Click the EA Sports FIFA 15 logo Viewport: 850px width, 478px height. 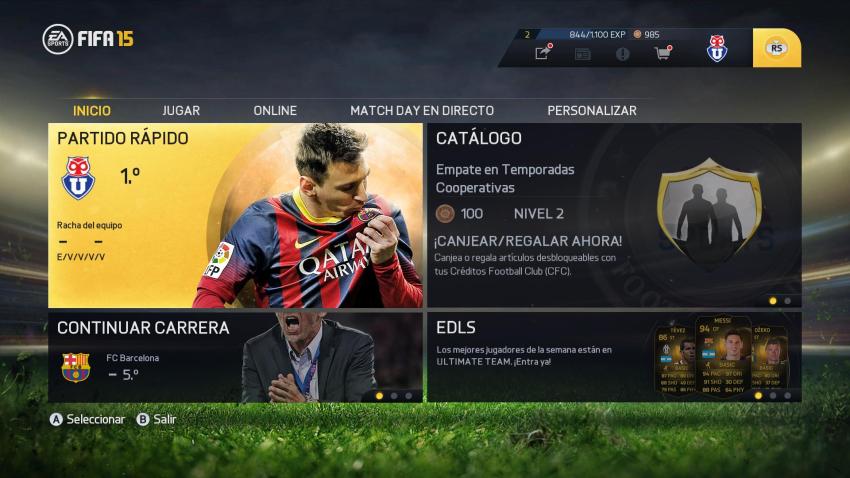88,39
